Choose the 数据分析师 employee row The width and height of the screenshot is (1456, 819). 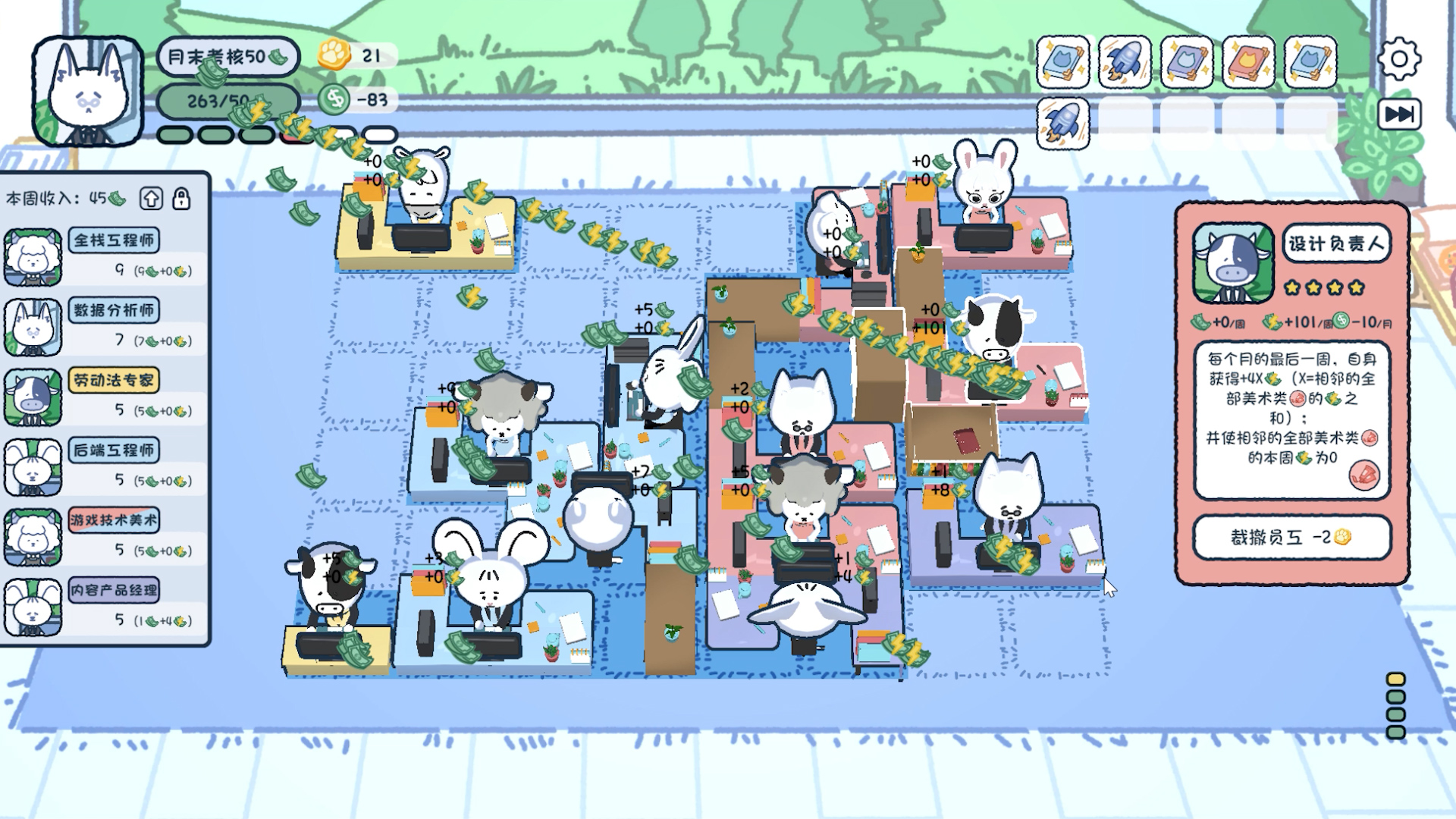[105, 326]
